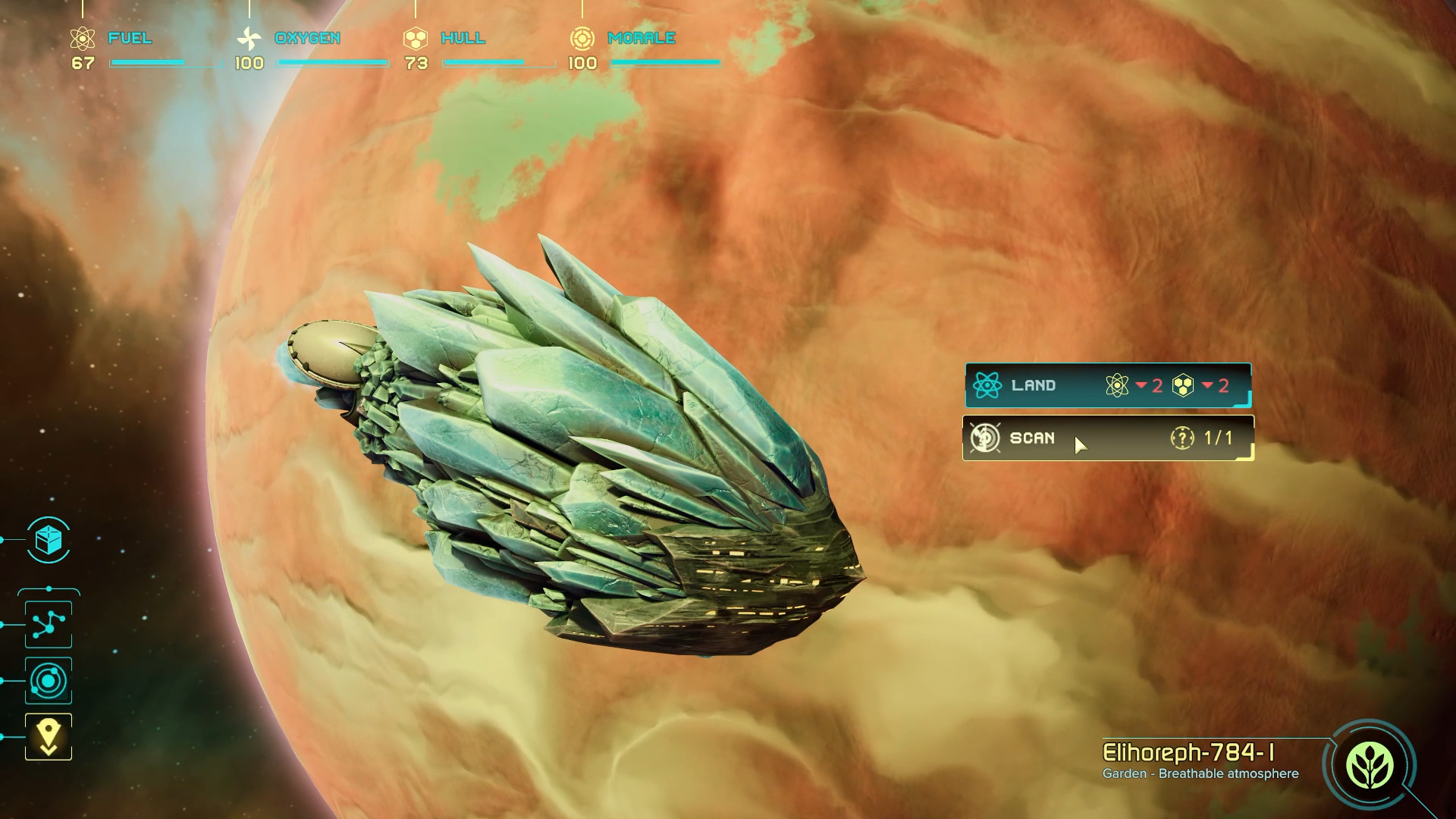Image resolution: width=1456 pixels, height=819 pixels.
Task: Click the Hull hexagon icon
Action: [416, 36]
